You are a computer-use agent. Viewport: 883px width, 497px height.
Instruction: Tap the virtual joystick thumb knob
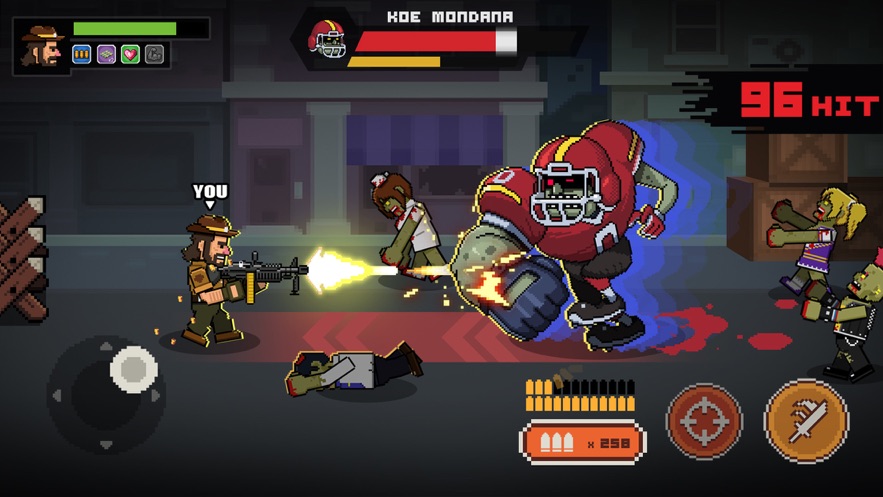pos(133,369)
